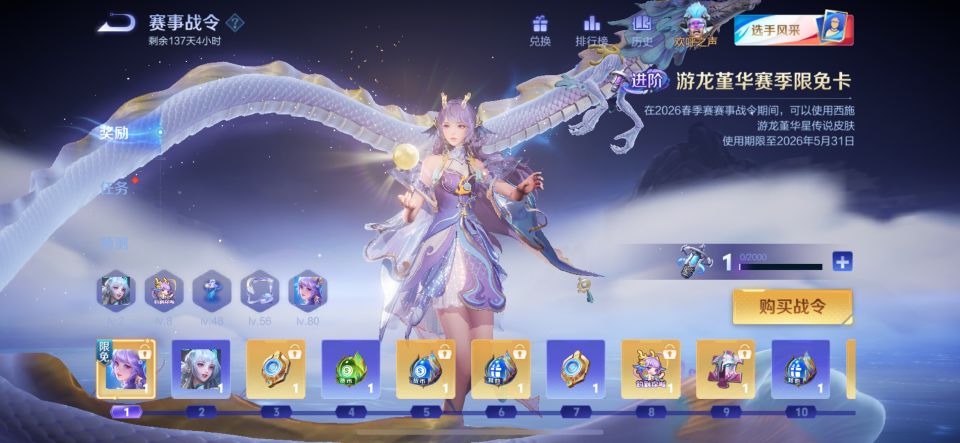Select the level 10 blue gift box reward

(800, 369)
